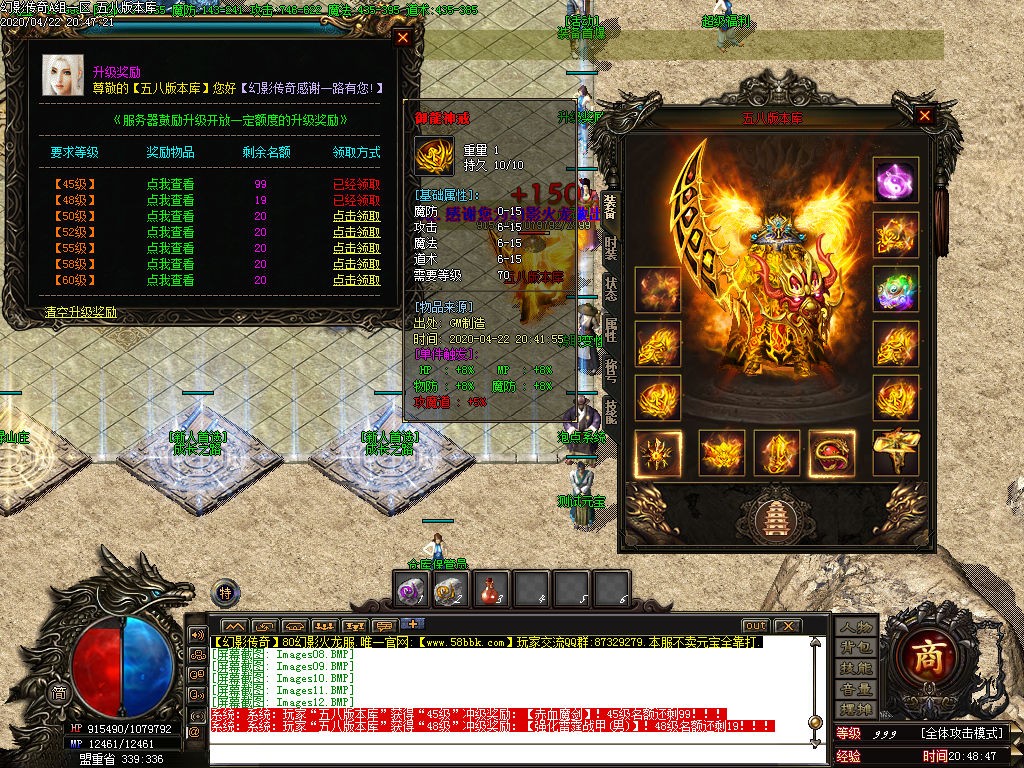
Task: Use the purple swirl scroll hotbar item
Action: click(411, 590)
